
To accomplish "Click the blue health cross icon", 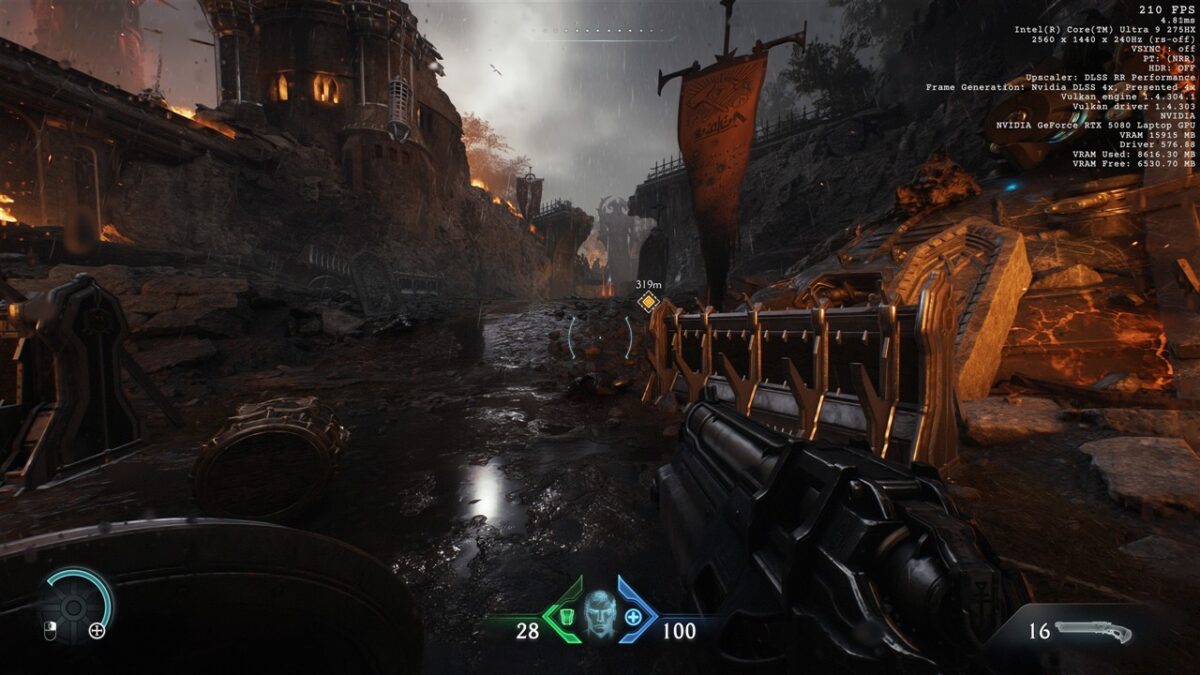I will coord(633,616).
